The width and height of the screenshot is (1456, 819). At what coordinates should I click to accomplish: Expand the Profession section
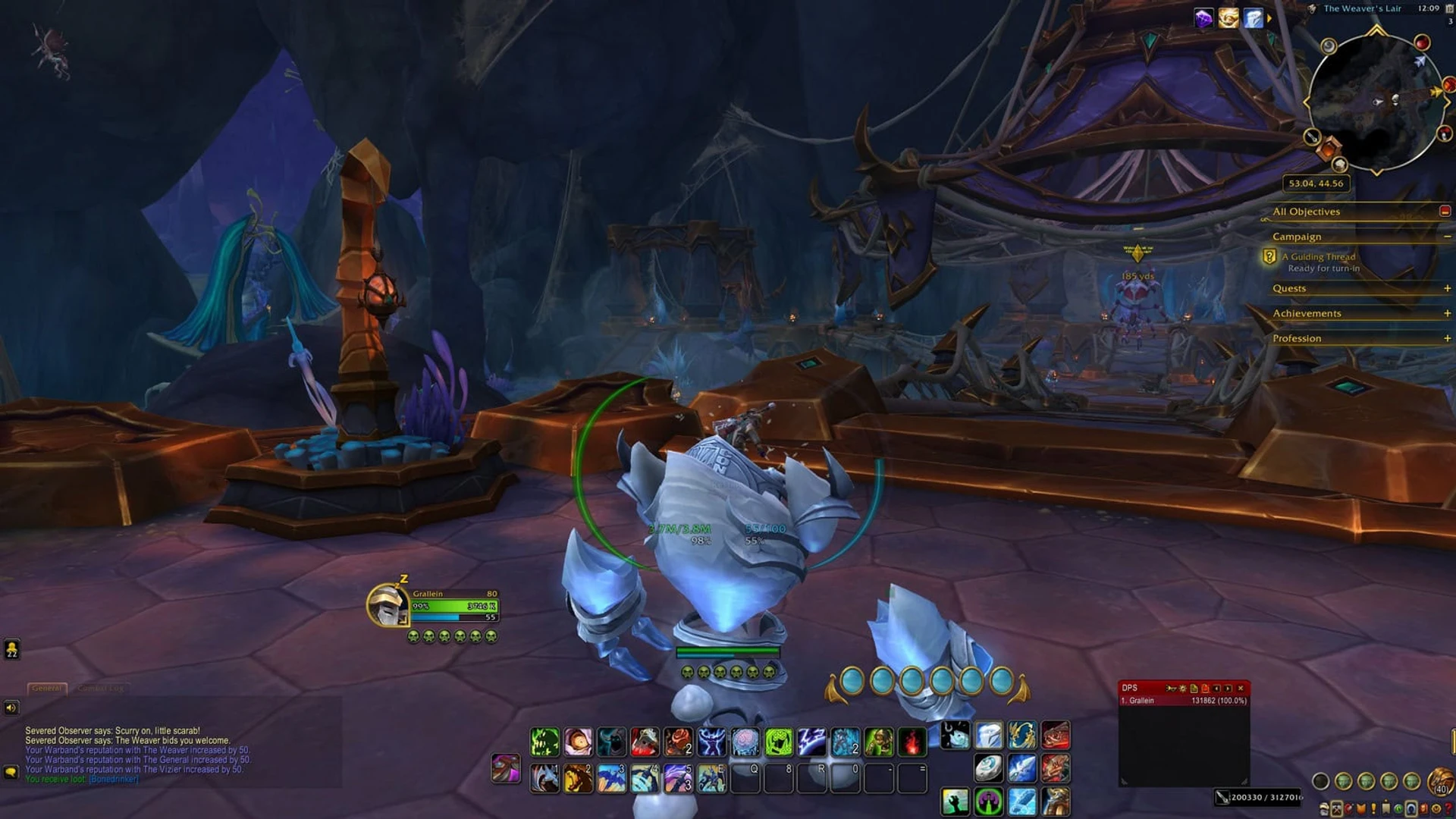pos(1446,338)
